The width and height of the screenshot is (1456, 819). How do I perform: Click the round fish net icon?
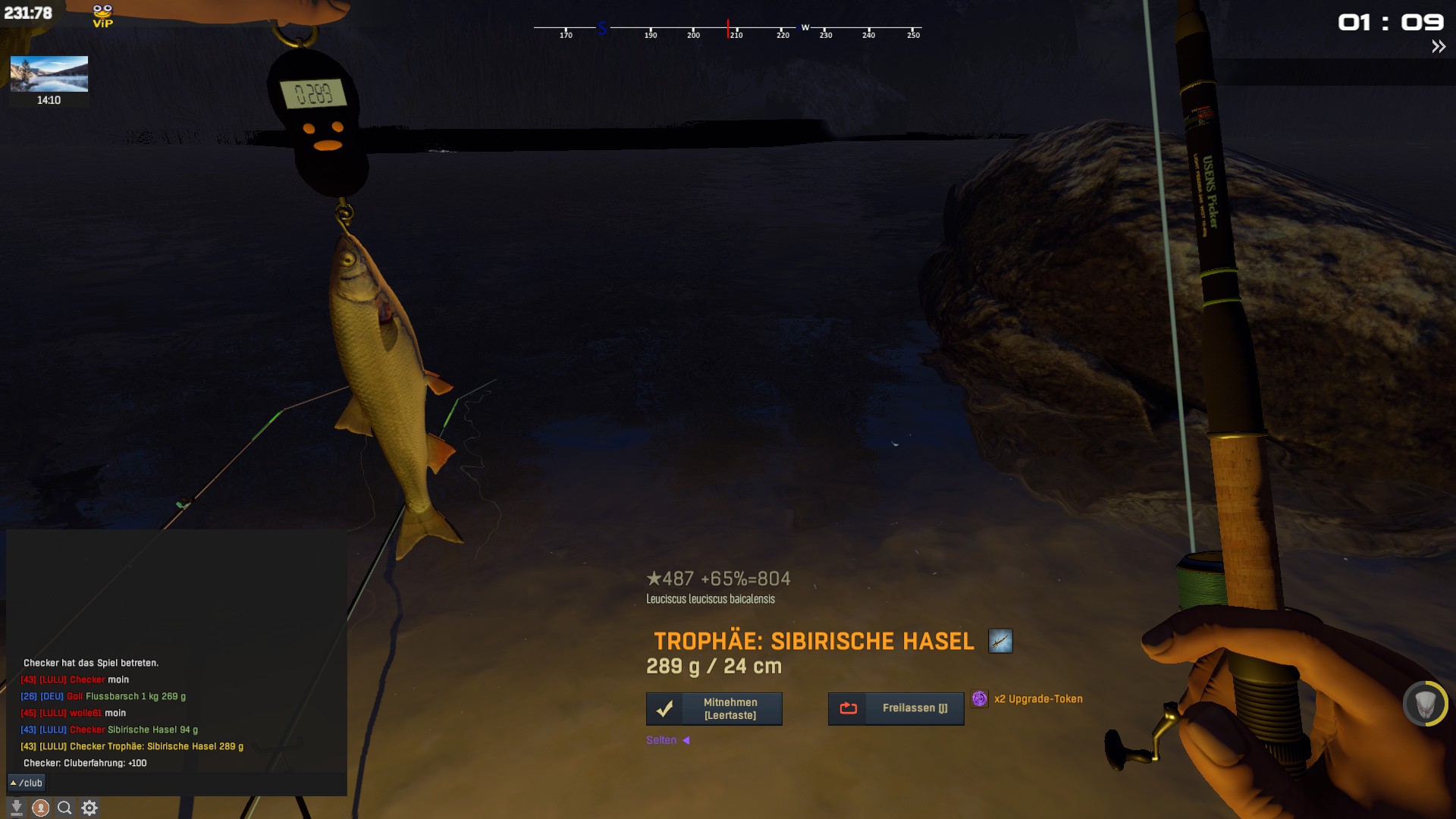point(1425,704)
